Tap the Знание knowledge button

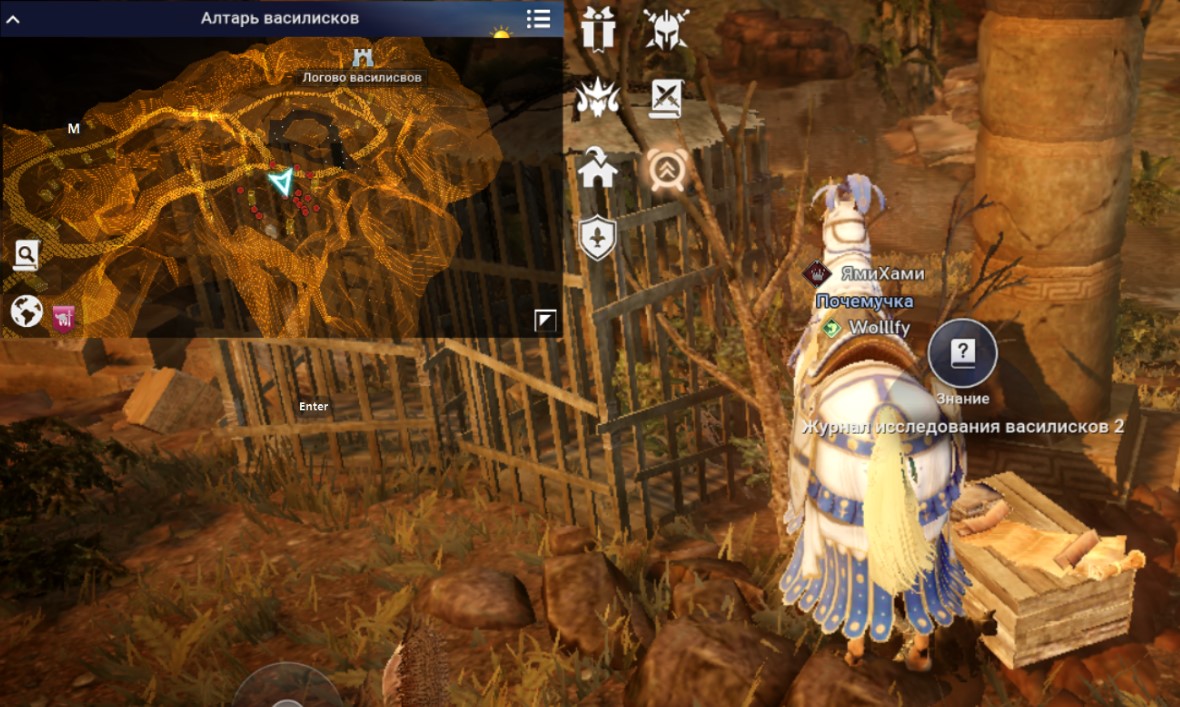click(962, 354)
